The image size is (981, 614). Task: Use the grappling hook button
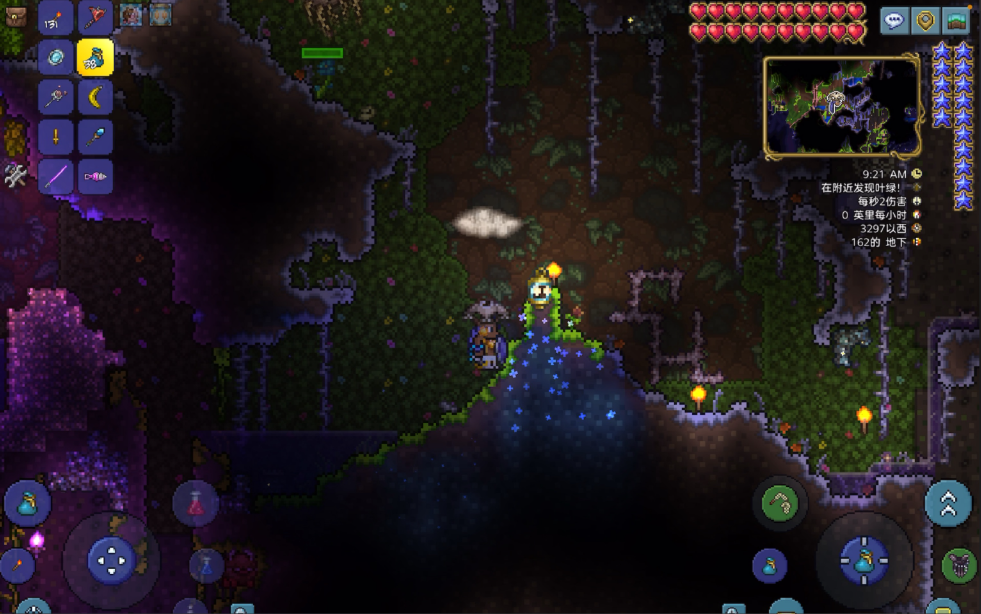coord(780,503)
